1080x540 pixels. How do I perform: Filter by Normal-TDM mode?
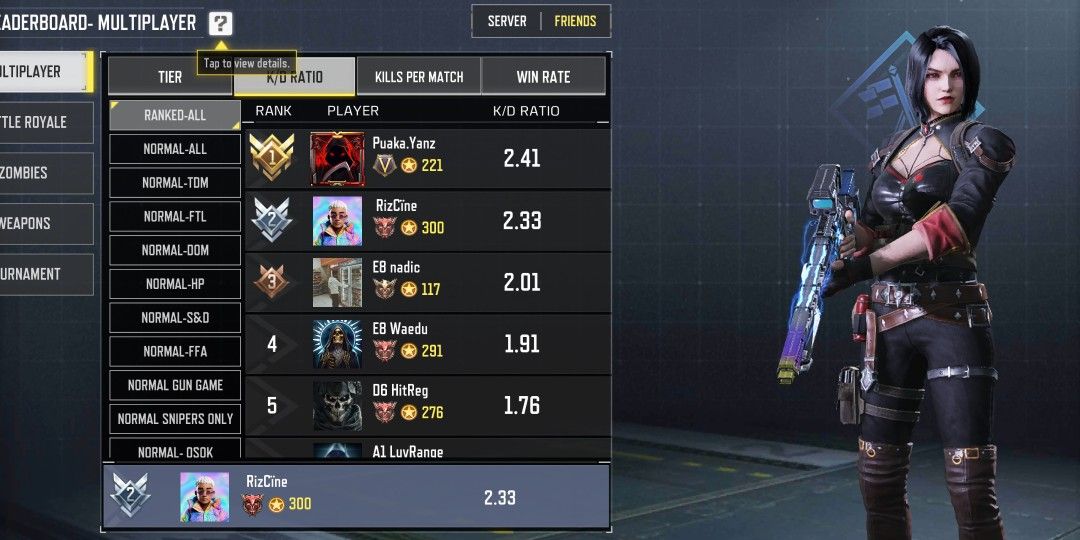[x=175, y=183]
